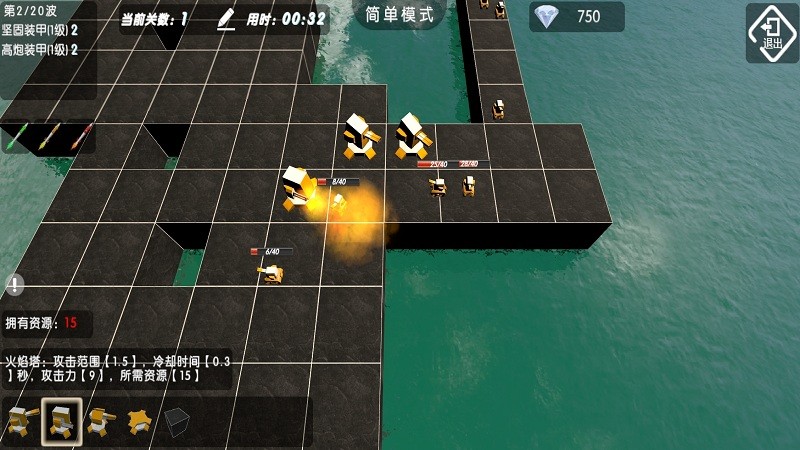Use the red missile ability
This screenshot has height=450, width=800.
pos(81,136)
